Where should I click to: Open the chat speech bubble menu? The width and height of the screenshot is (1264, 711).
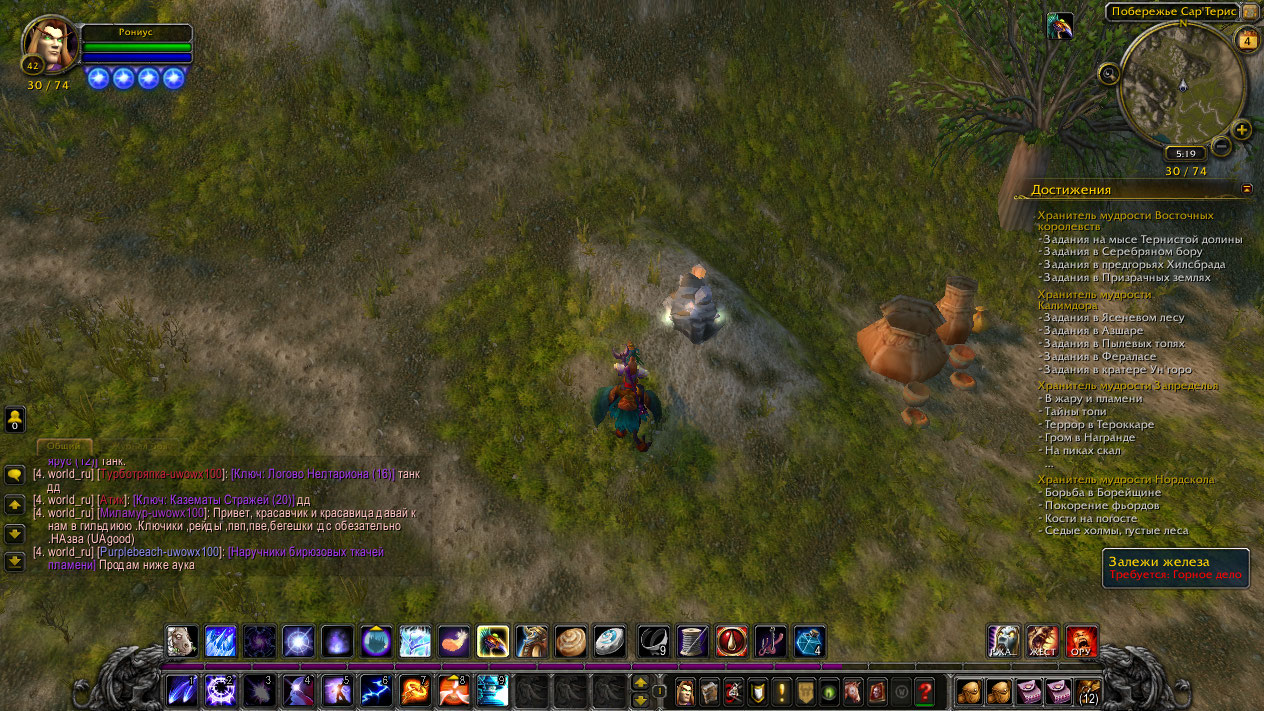click(15, 475)
